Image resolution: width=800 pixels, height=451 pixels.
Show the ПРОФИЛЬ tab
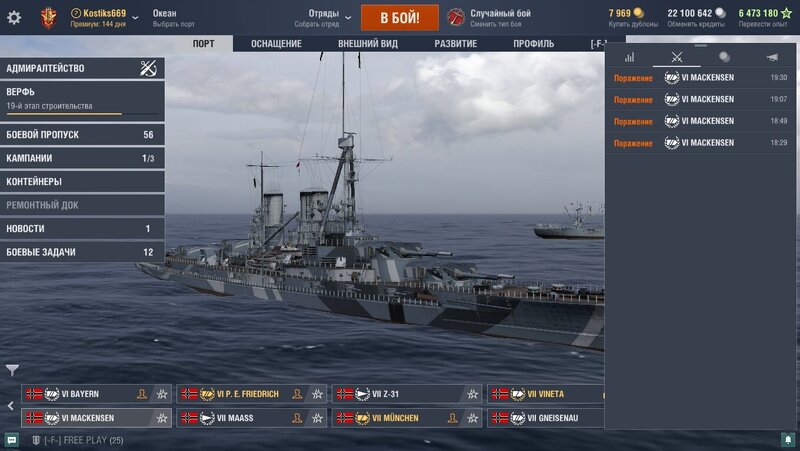(533, 44)
